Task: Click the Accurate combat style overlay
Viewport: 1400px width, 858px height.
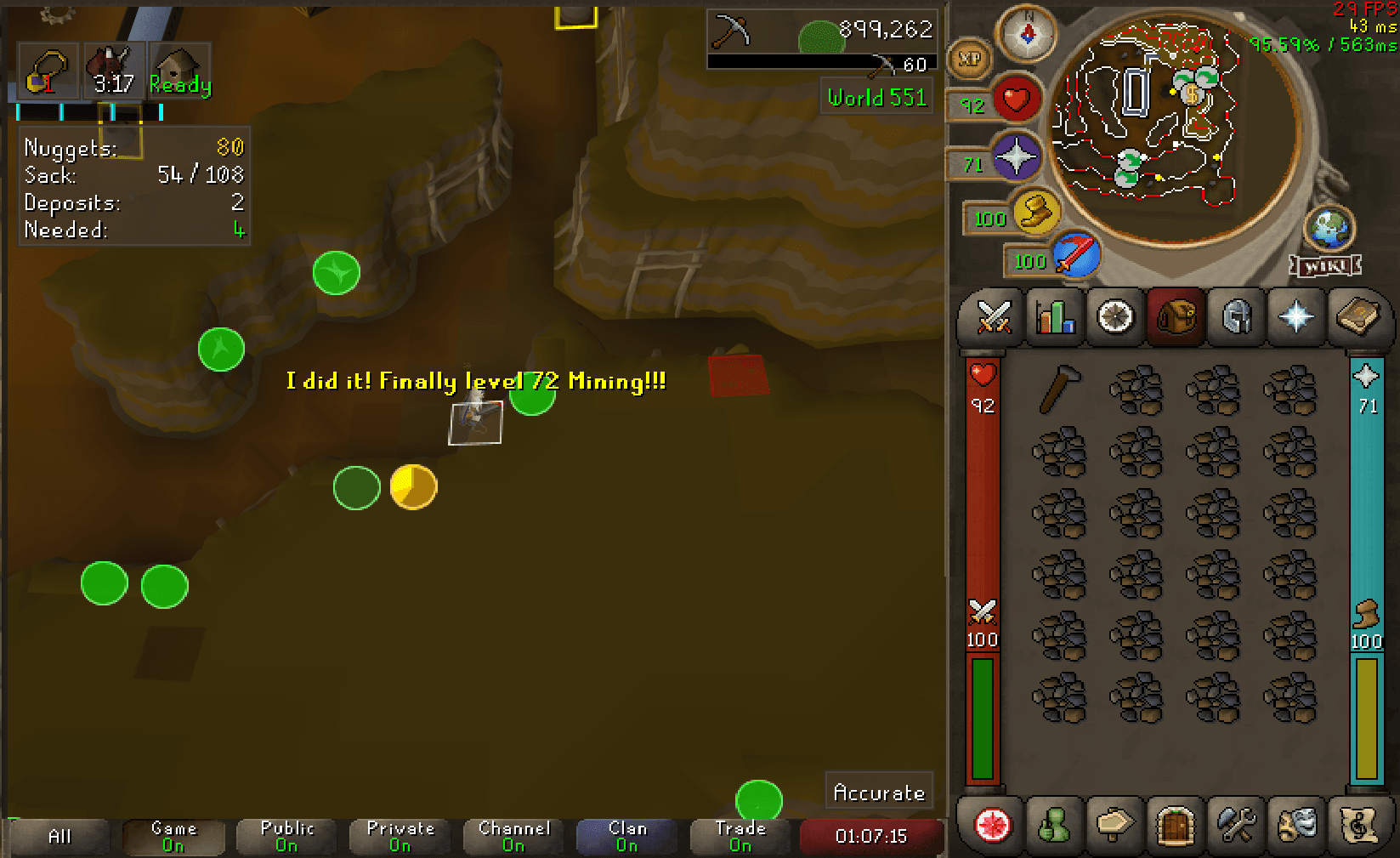Action: pyautogui.click(x=880, y=791)
